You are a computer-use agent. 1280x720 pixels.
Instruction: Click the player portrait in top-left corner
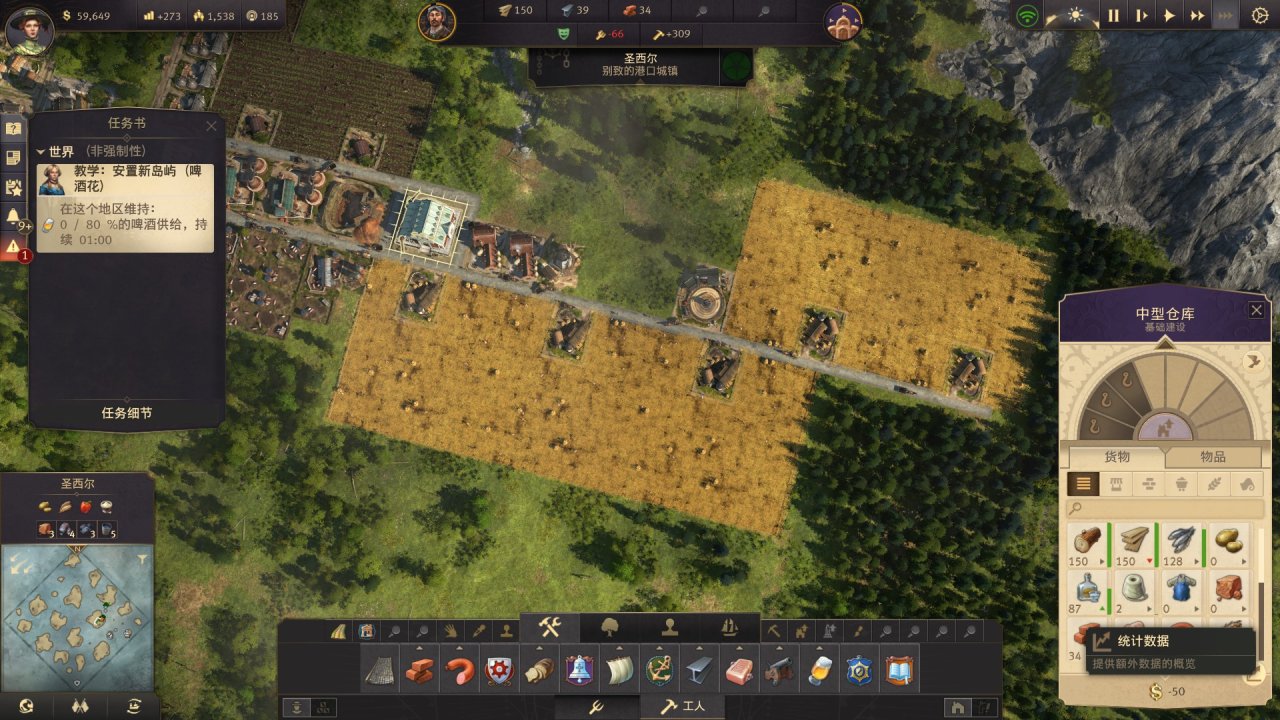tap(29, 29)
